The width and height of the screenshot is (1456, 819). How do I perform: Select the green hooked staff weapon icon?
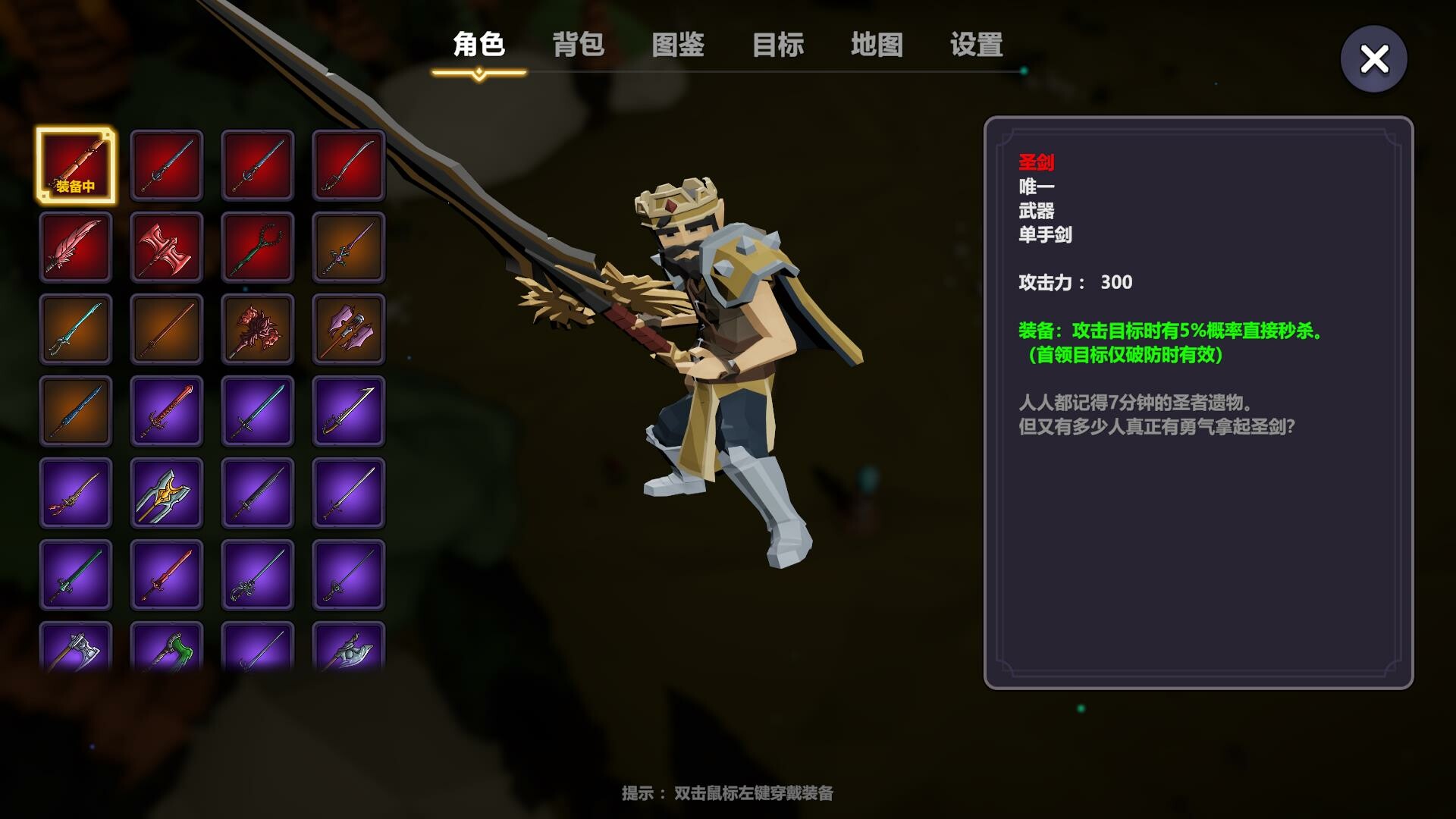(258, 246)
